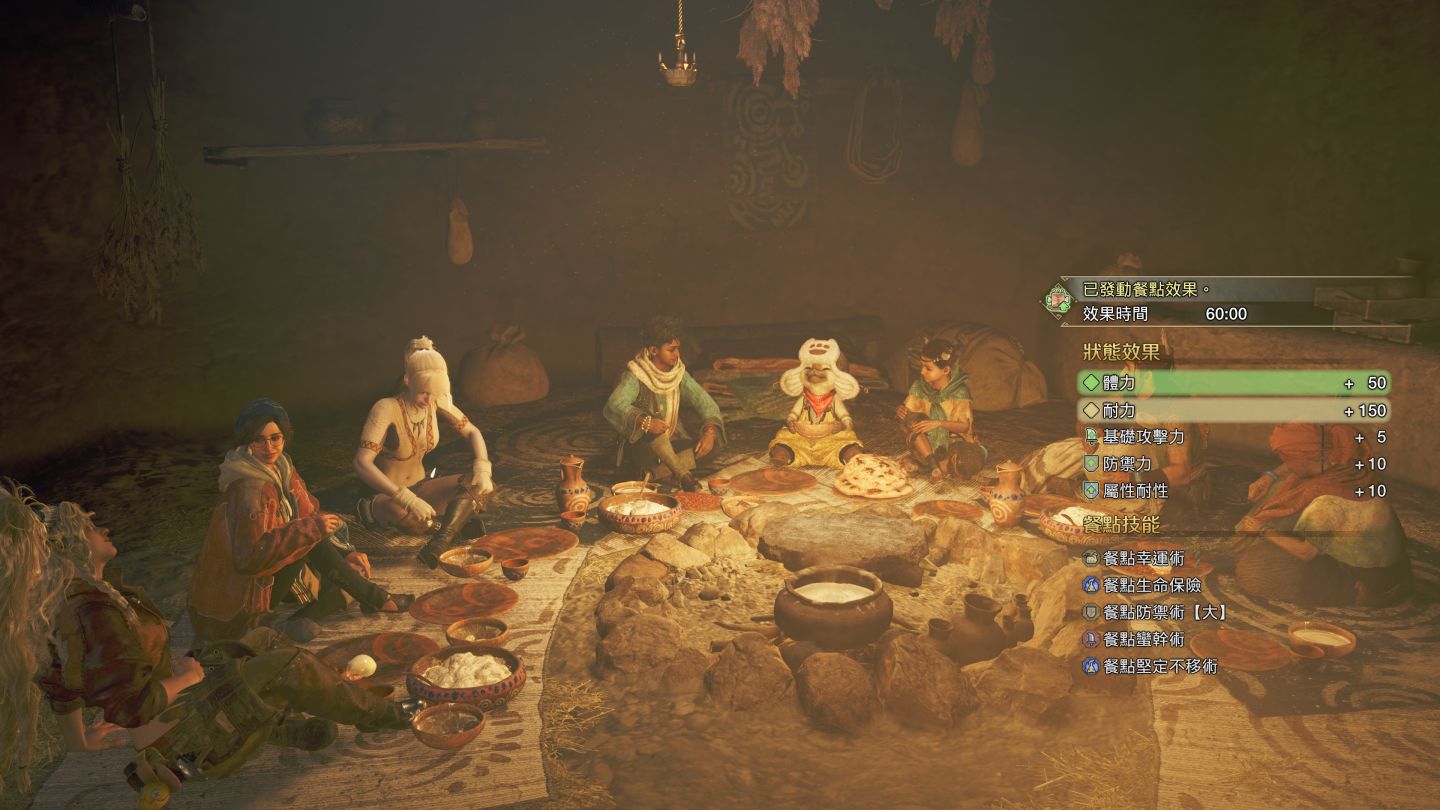Click the meal effect icon beside 已發動餐點效果

pos(1057,298)
